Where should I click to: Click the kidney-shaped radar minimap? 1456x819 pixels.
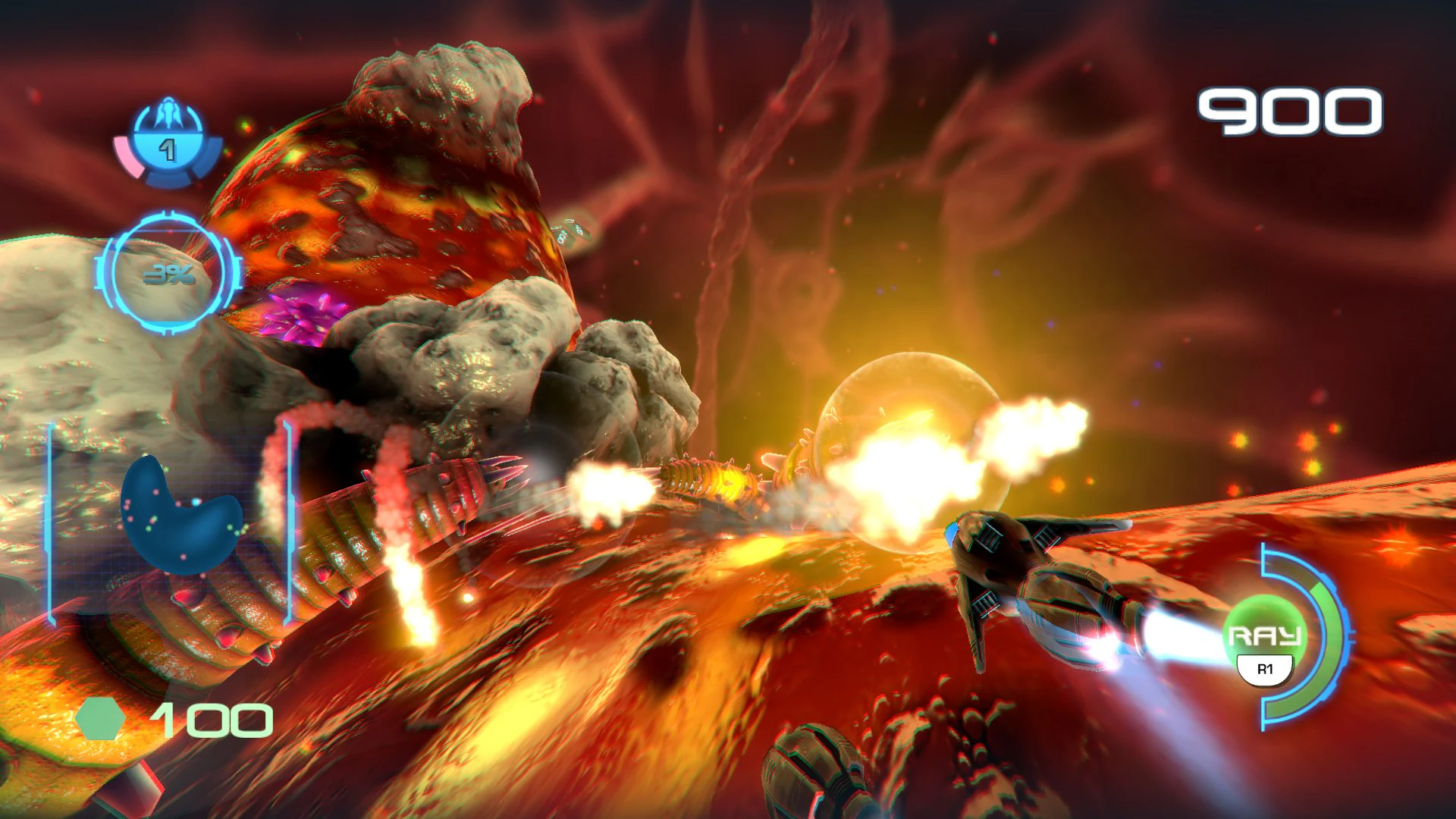pos(179,517)
